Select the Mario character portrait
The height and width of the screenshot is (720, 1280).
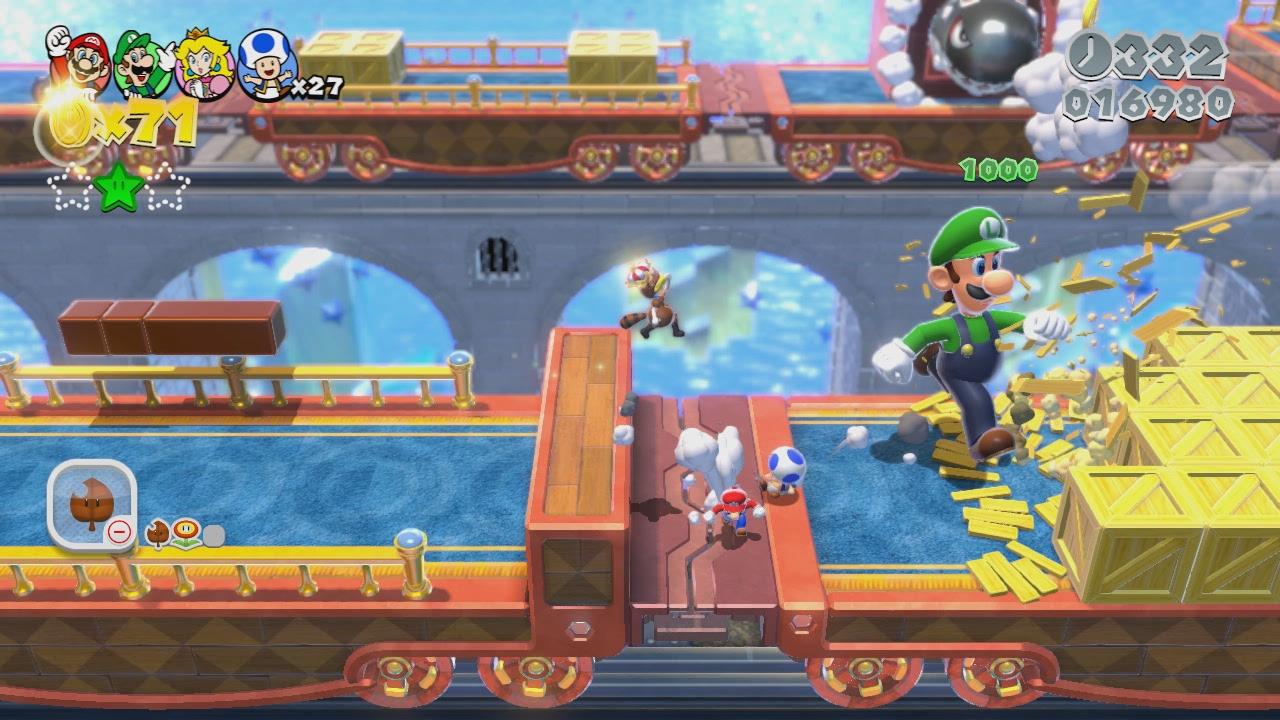pos(79,62)
